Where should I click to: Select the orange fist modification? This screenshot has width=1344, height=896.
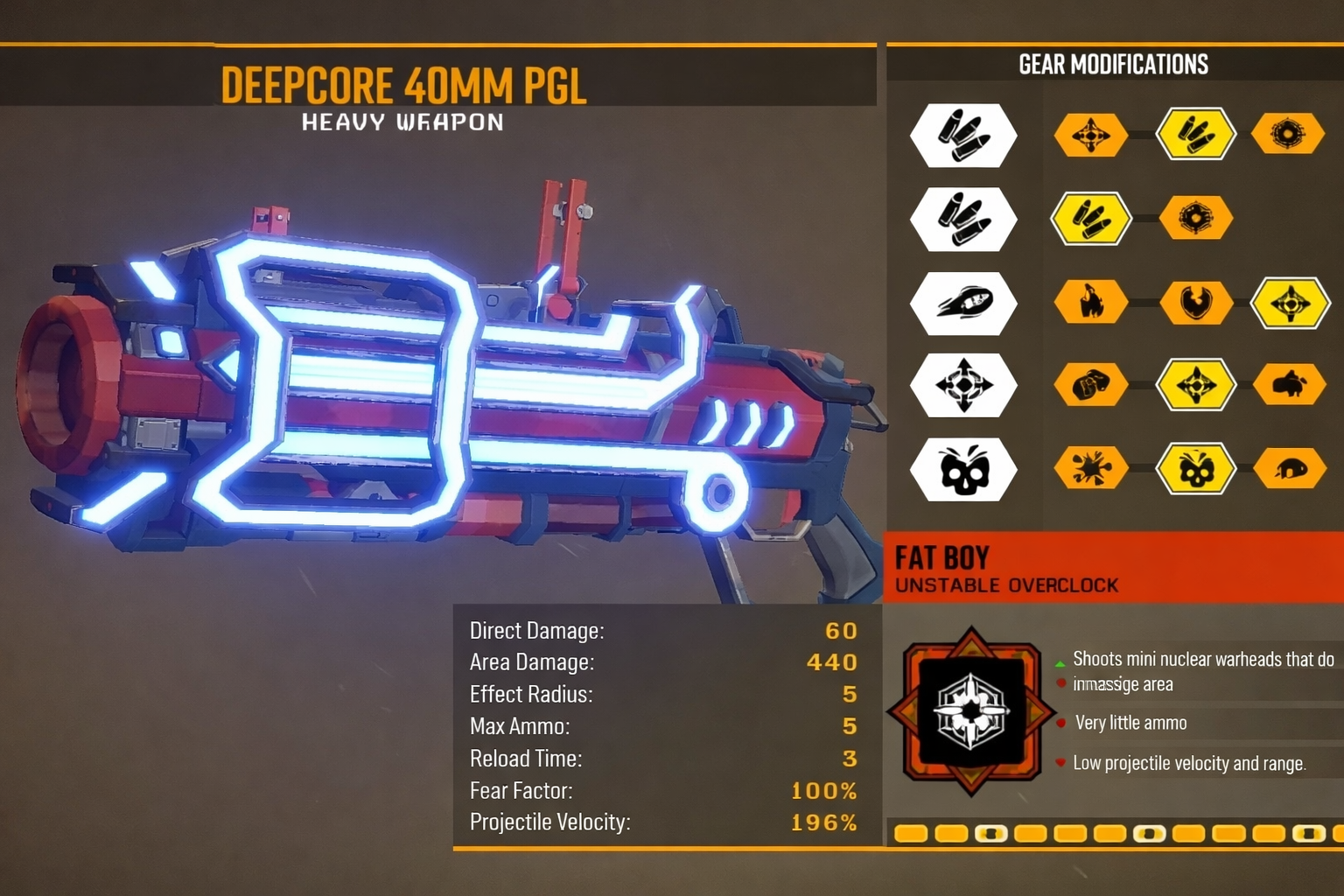click(1090, 385)
